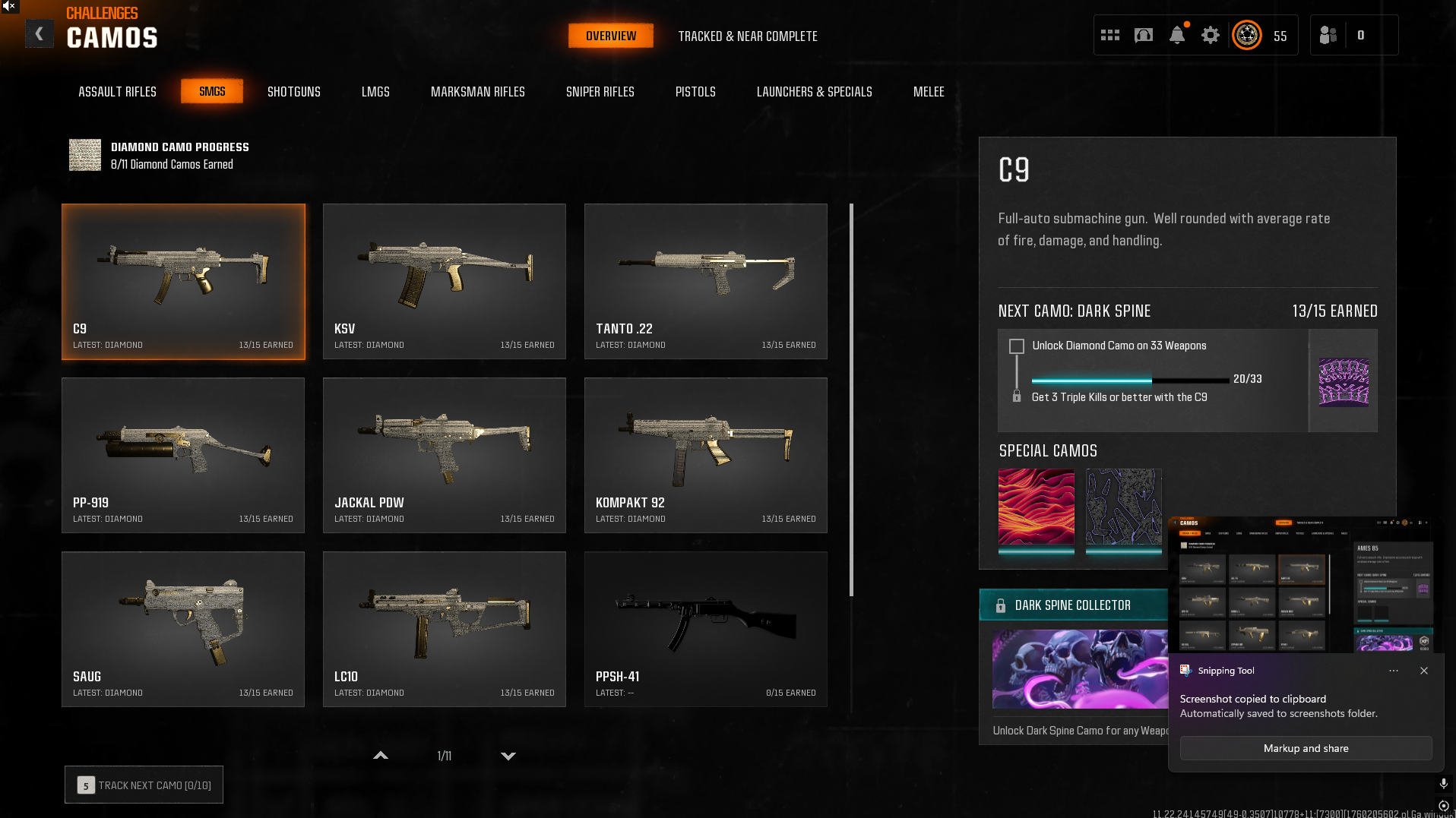Screen dimensions: 1456x818
Task: Select the Tanto .22 weapon card
Action: click(705, 281)
